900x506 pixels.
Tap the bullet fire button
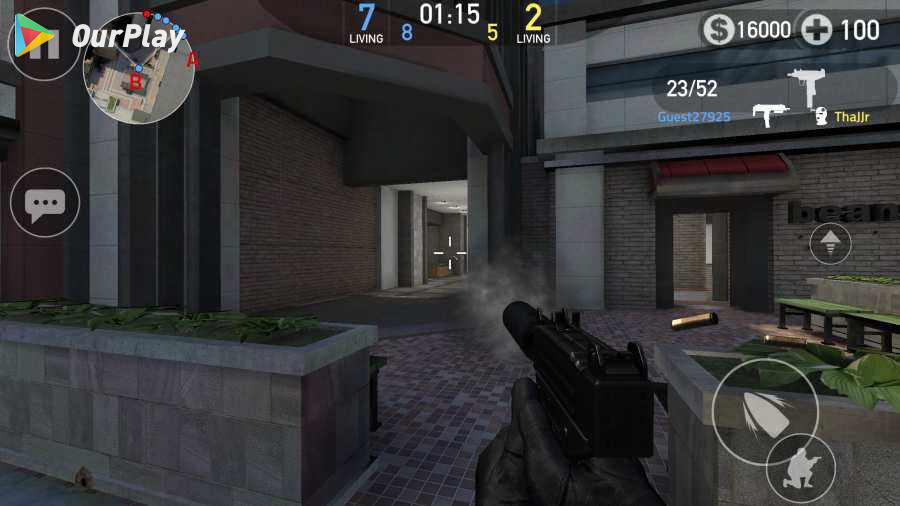pos(763,410)
